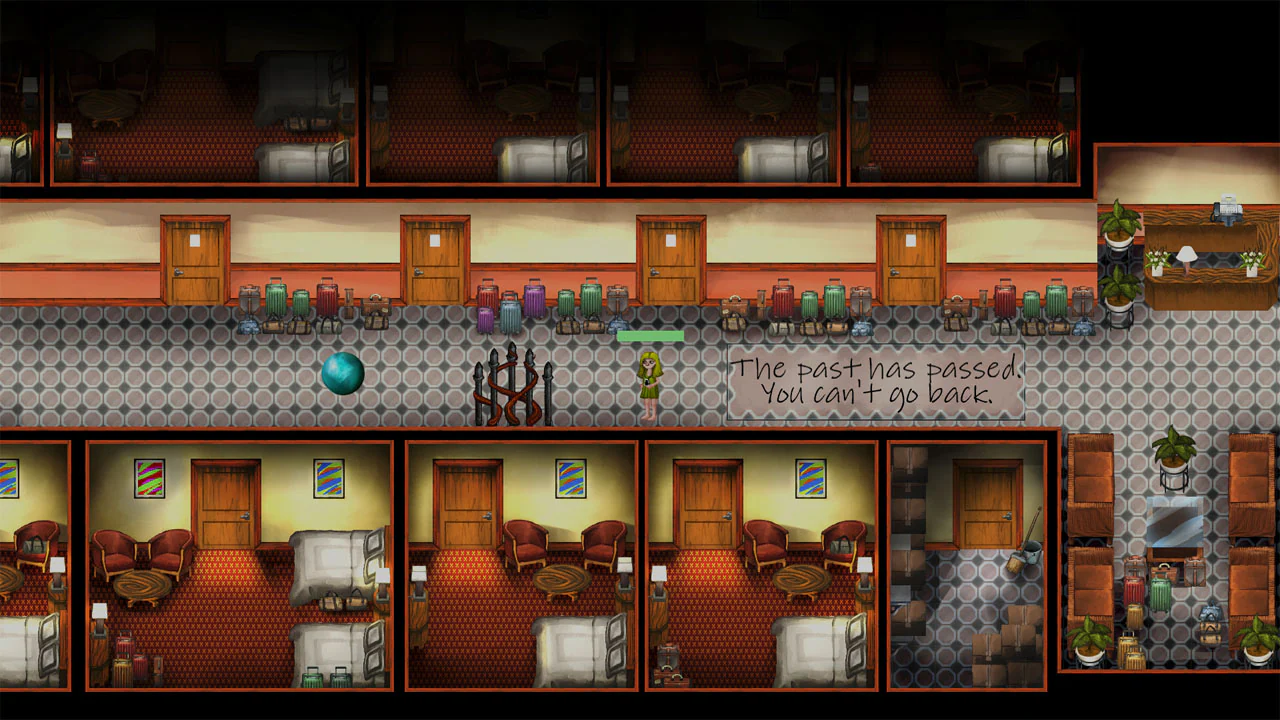Click the tall potted plant beside the desk
Screen dimensions: 1280x720
click(1118, 230)
